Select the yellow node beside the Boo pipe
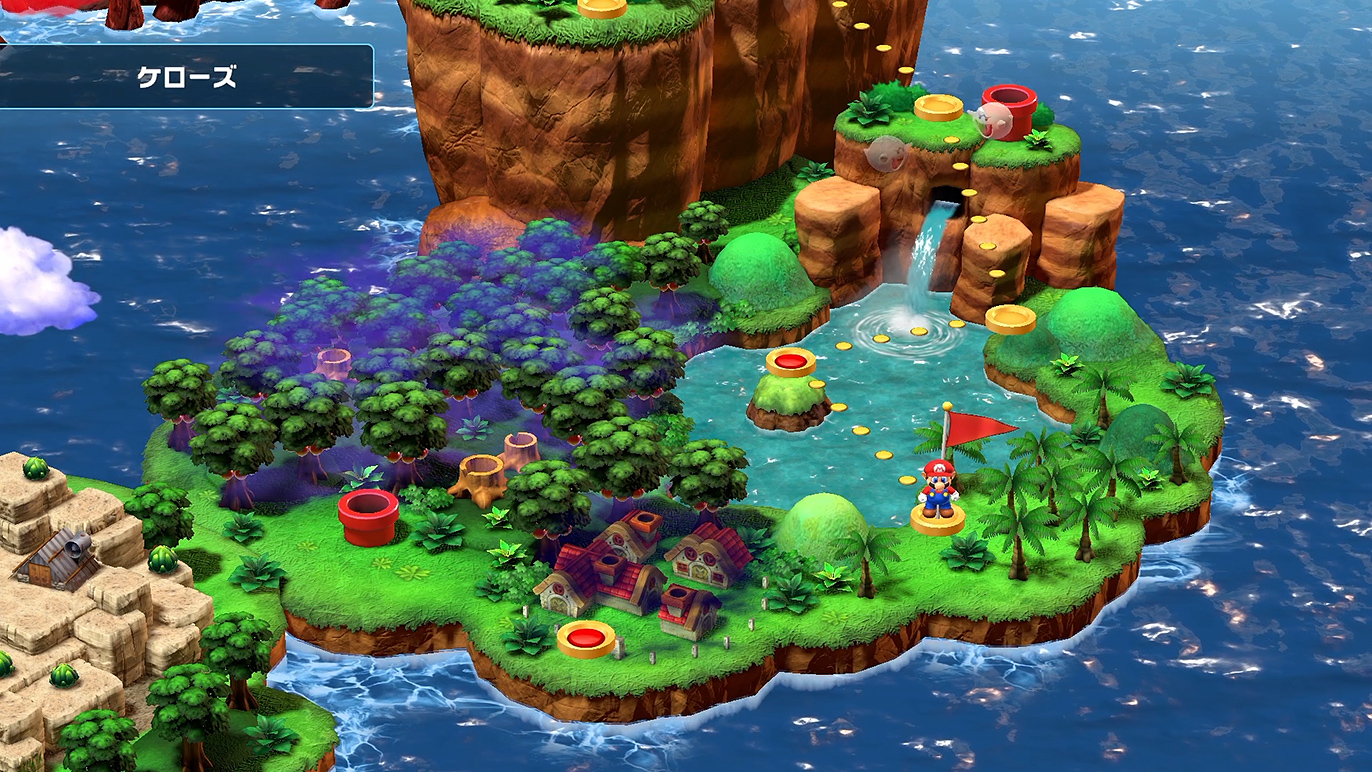1372x772 pixels. tap(938, 107)
